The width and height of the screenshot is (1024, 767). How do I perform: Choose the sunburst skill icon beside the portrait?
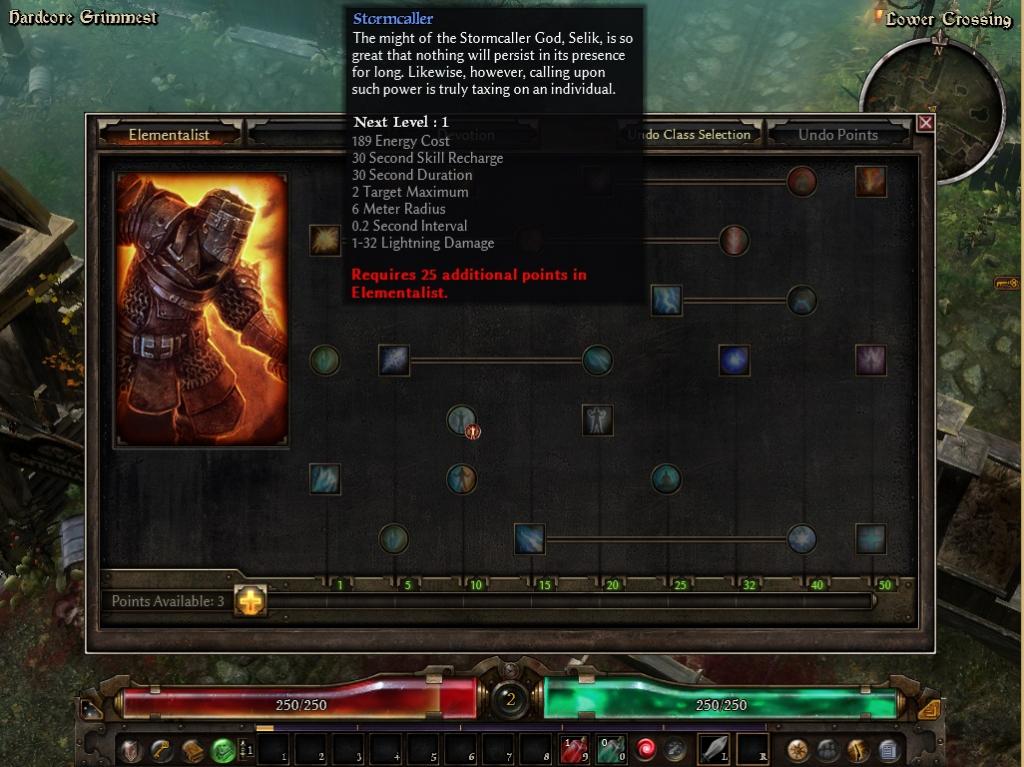pos(324,240)
